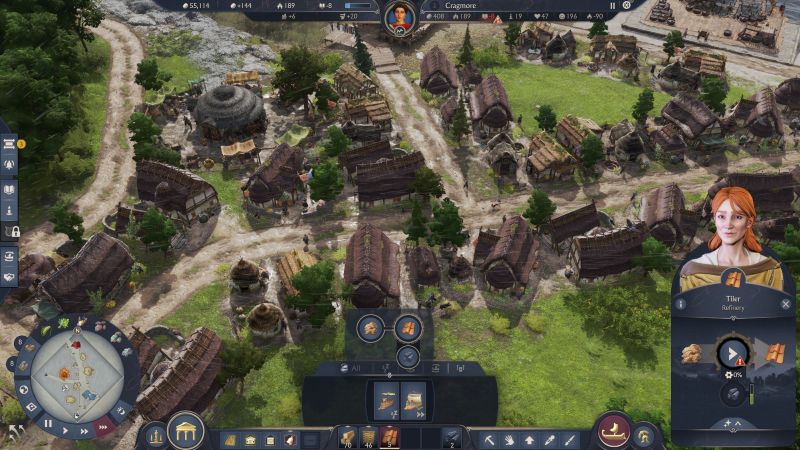Open the Tiler info button
This screenshot has width=800, height=450.
point(681,302)
